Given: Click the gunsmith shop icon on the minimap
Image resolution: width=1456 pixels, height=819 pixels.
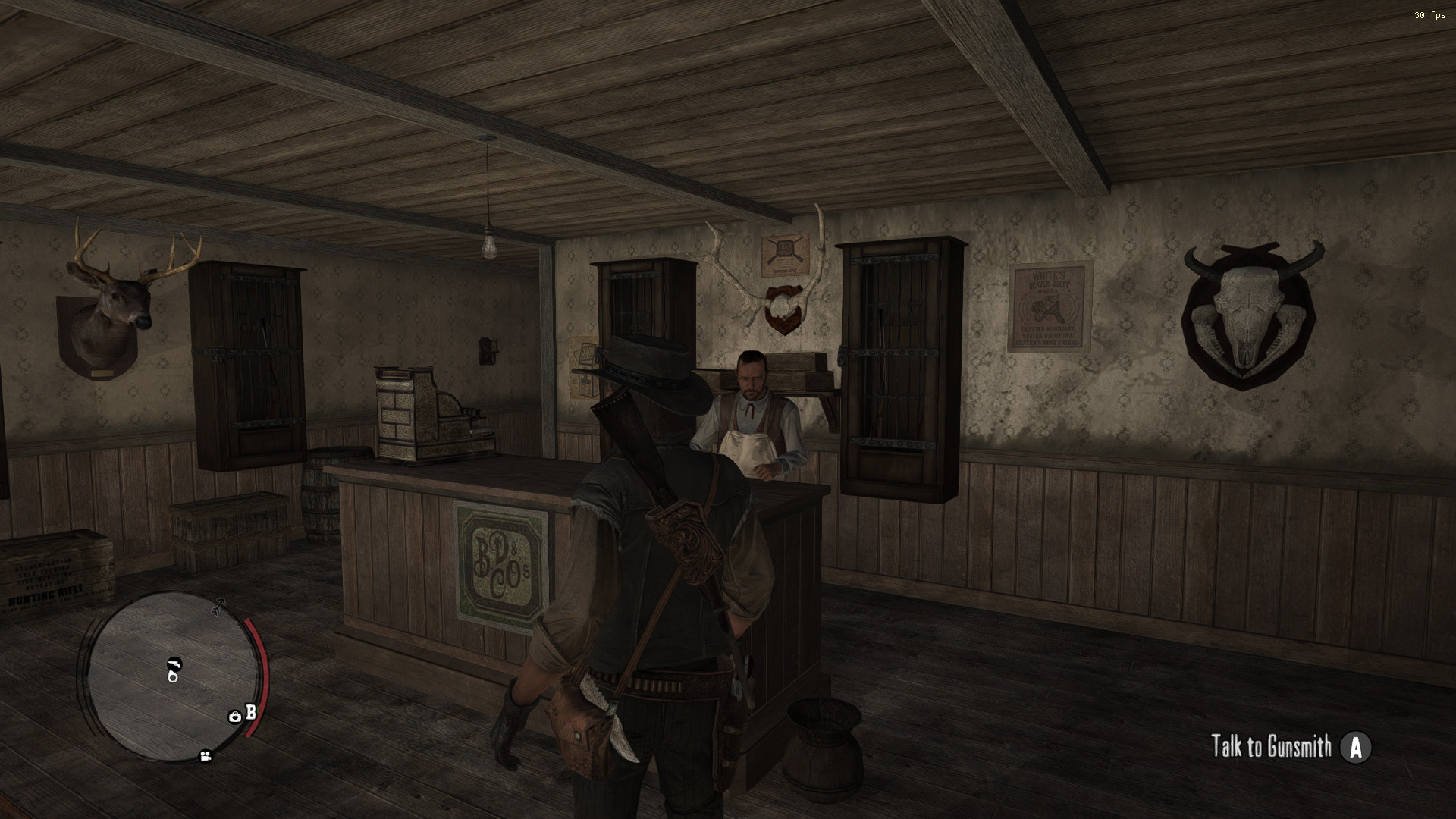Looking at the screenshot, I should pos(174,664).
